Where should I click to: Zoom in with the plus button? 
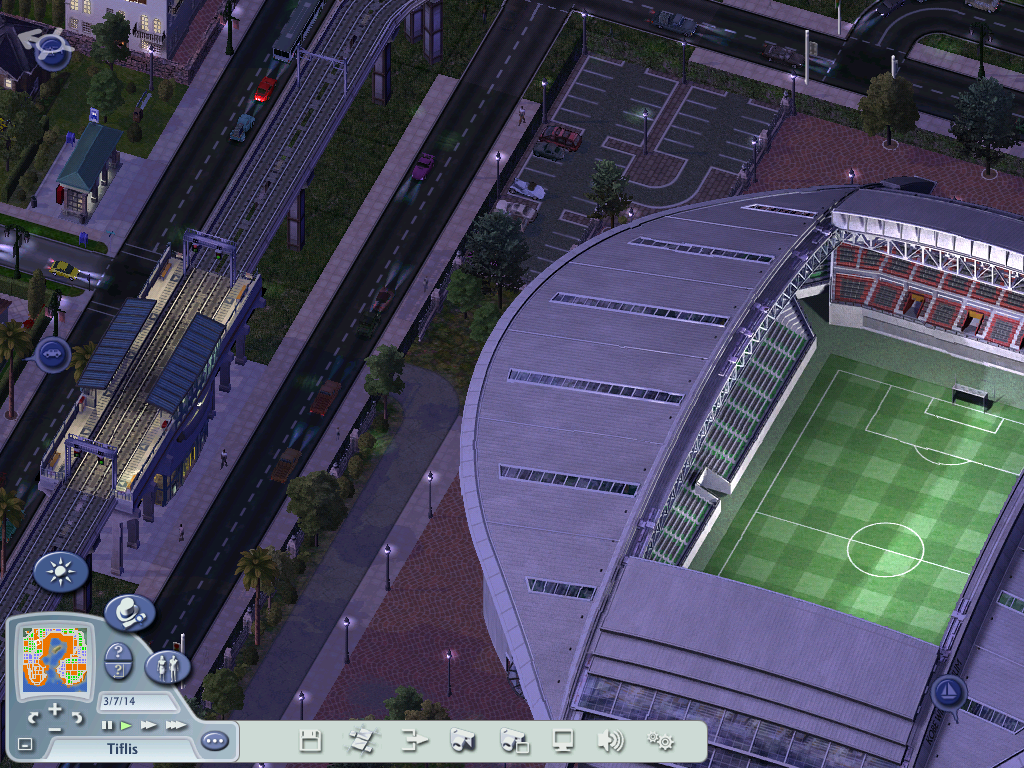(x=55, y=712)
